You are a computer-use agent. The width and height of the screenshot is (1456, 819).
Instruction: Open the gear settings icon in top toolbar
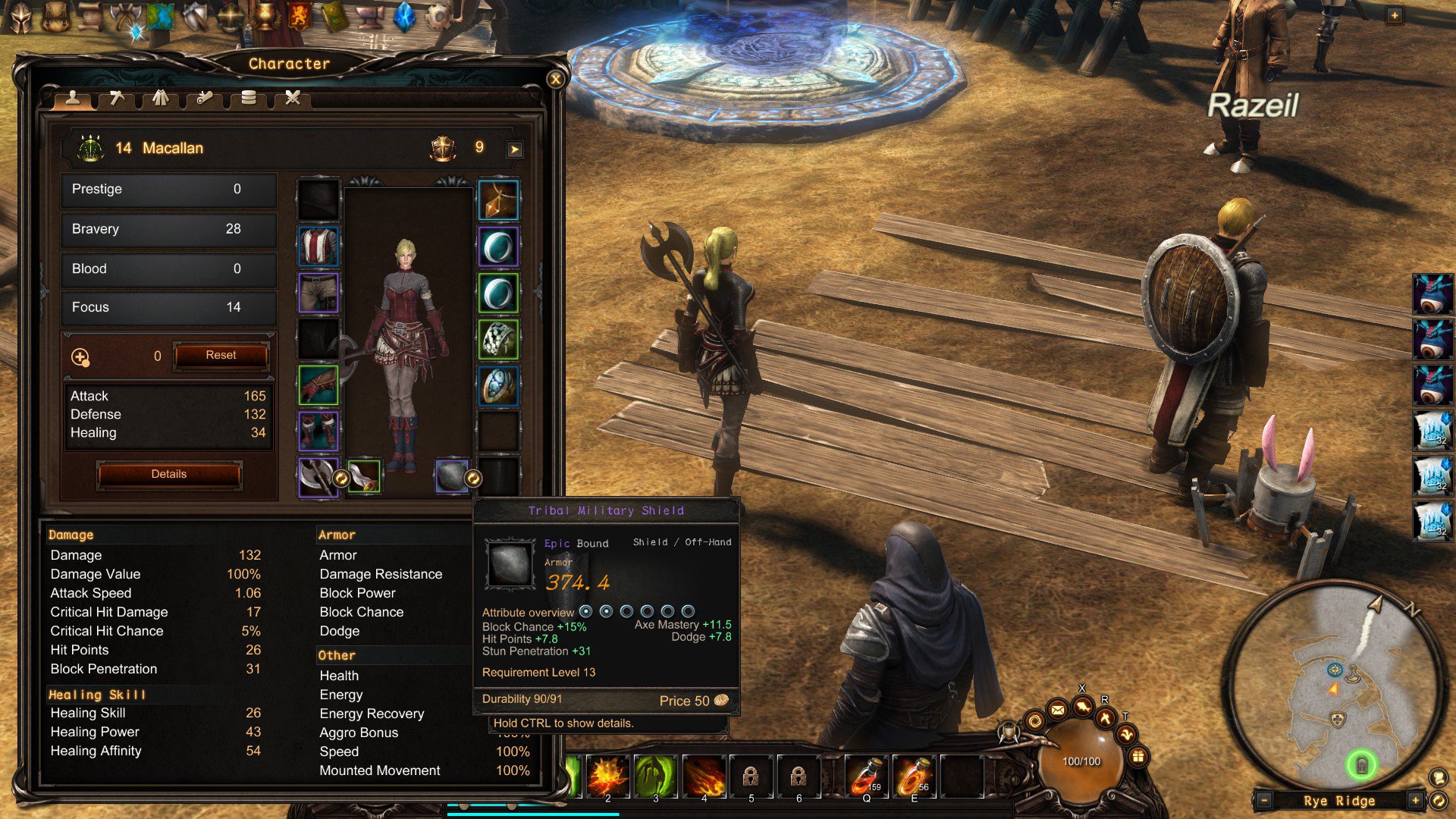(x=439, y=17)
